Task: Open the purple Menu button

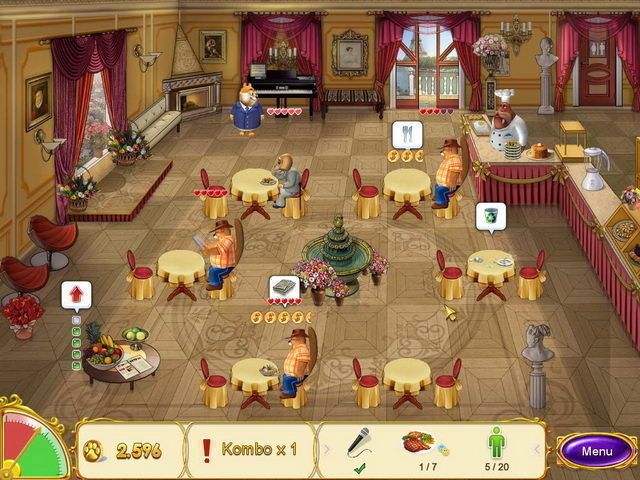Action: pyautogui.click(x=597, y=451)
